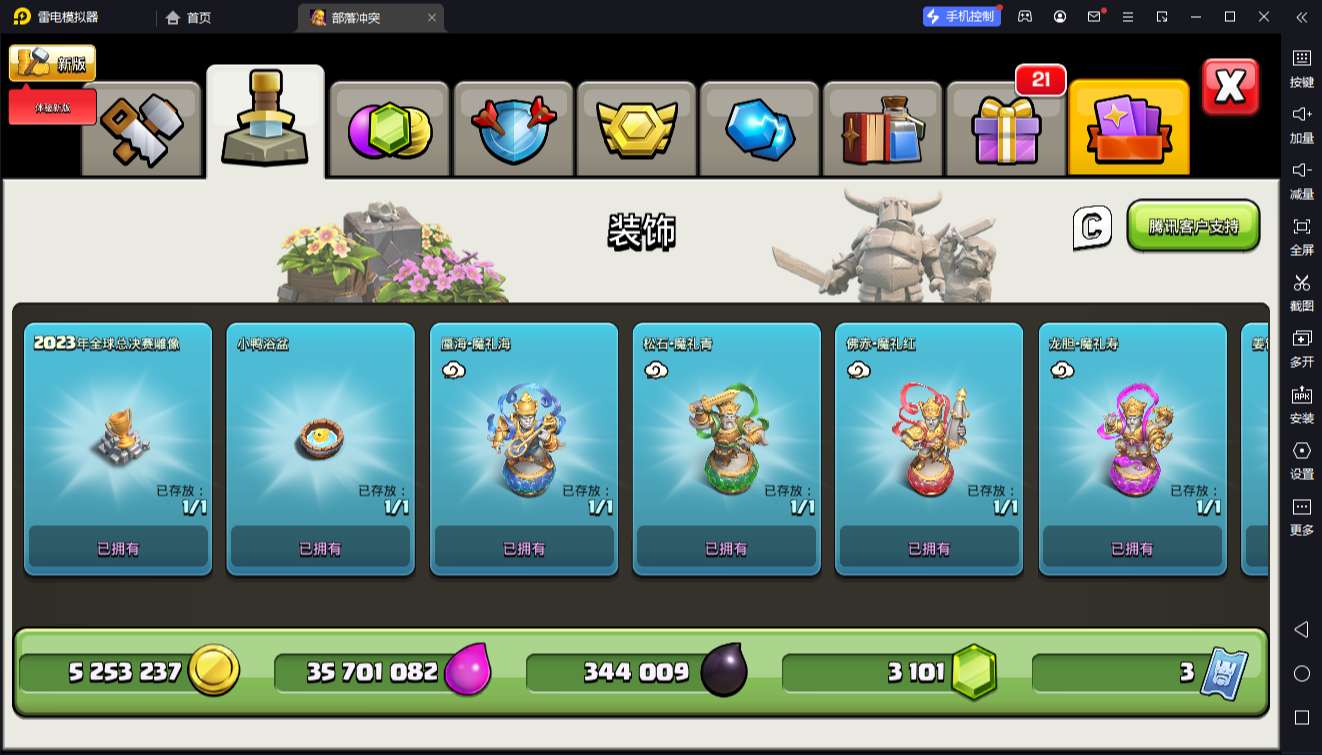Click the 腾讯客户支持 green button

1193,226
